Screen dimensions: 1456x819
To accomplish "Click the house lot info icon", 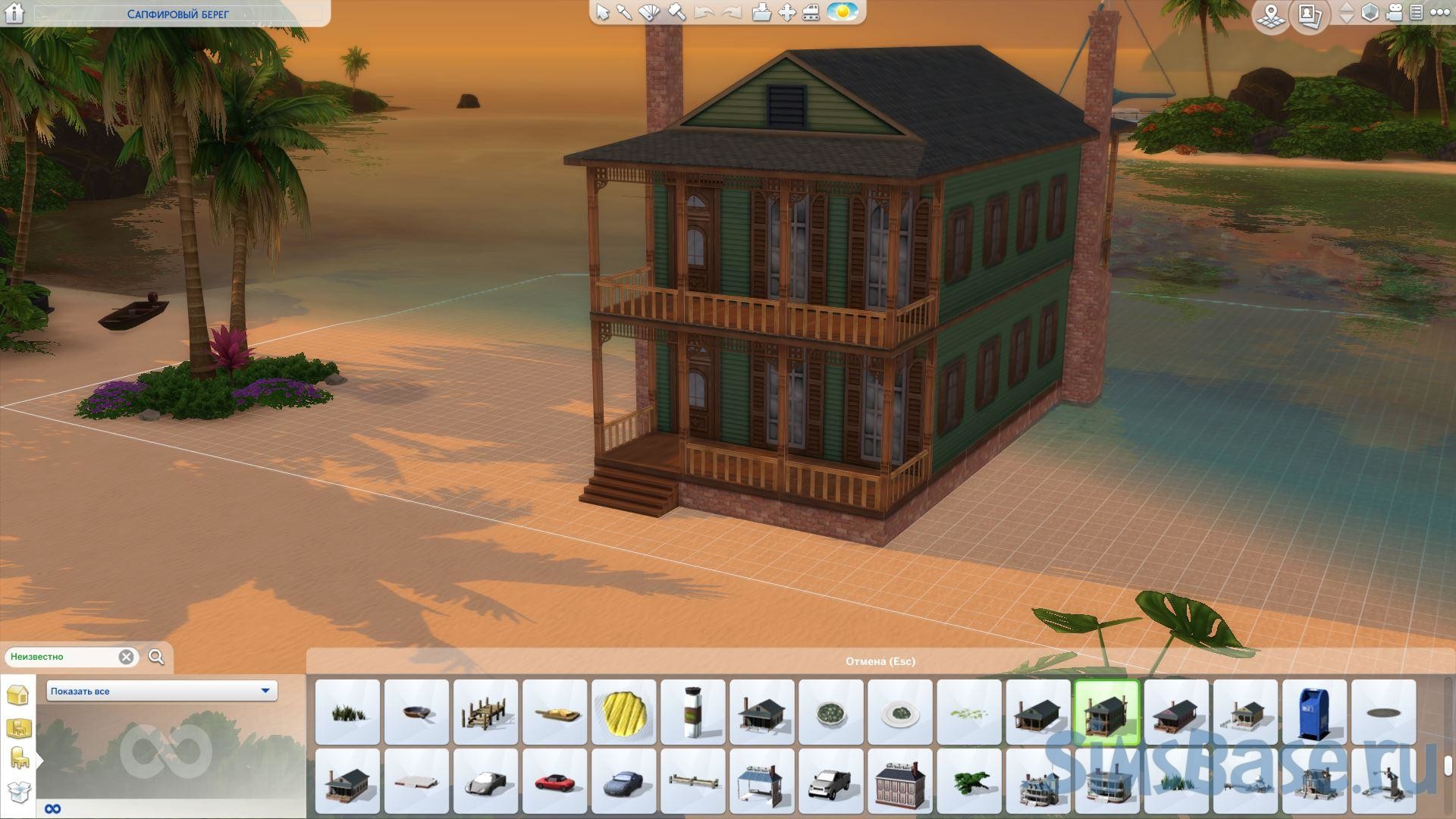I will point(14,13).
